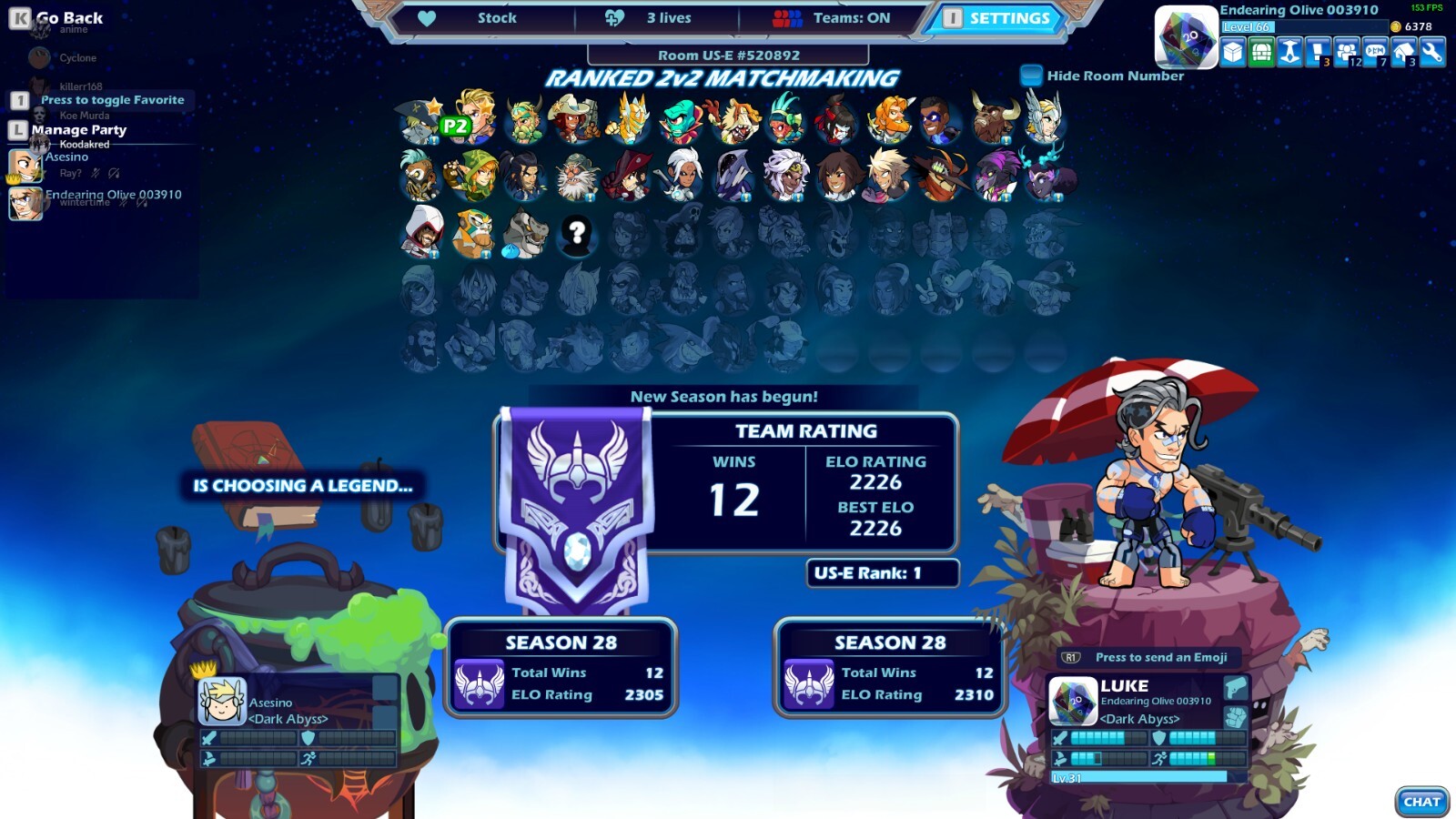Select the blaster weapon icon on Luke's panel

(x=1236, y=689)
